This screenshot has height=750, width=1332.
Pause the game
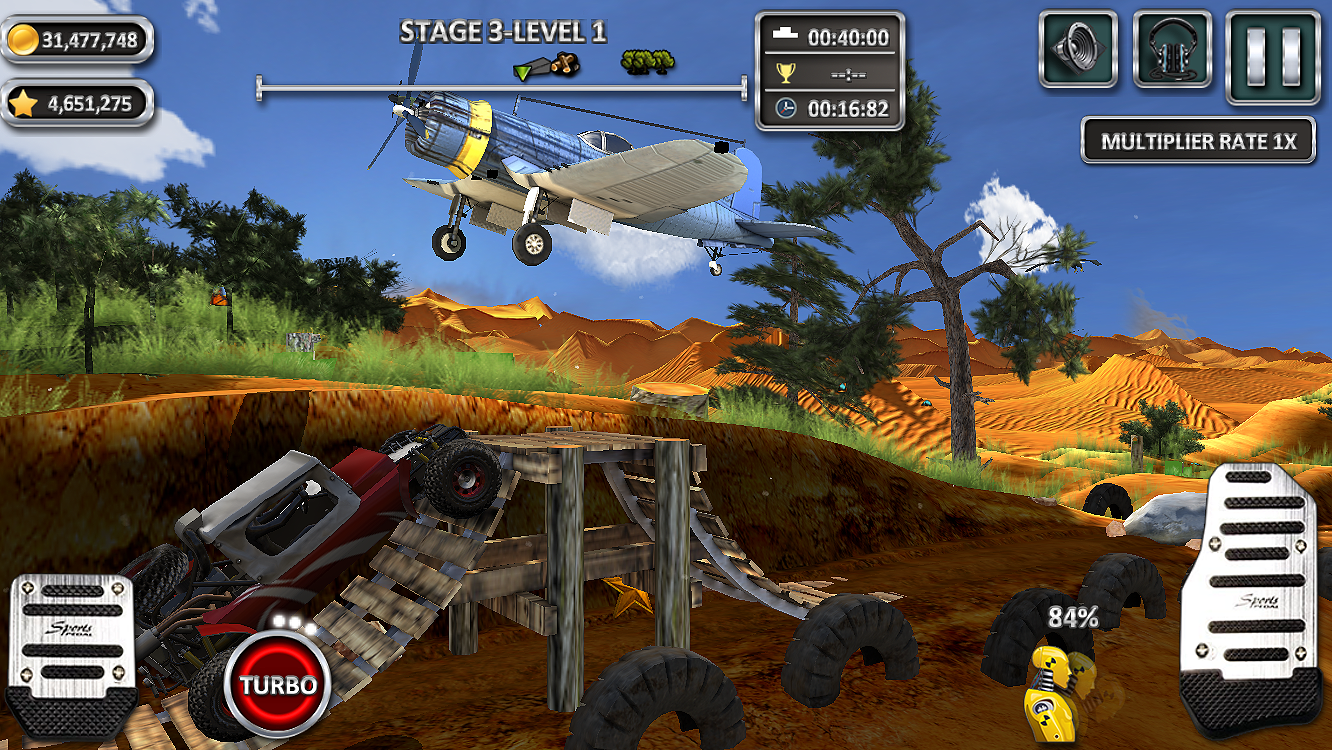1273,56
